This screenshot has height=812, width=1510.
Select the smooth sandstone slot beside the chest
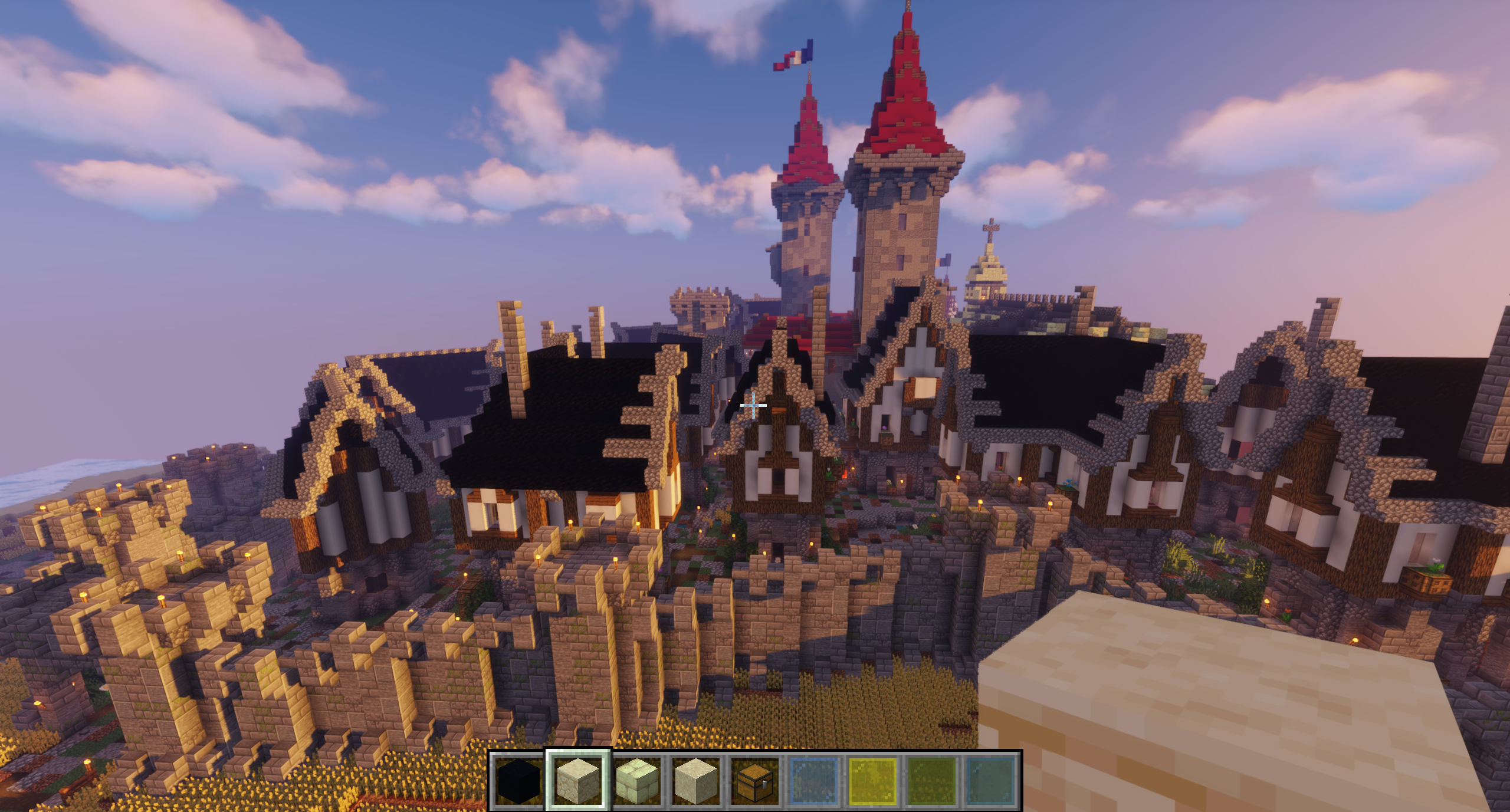[696, 781]
